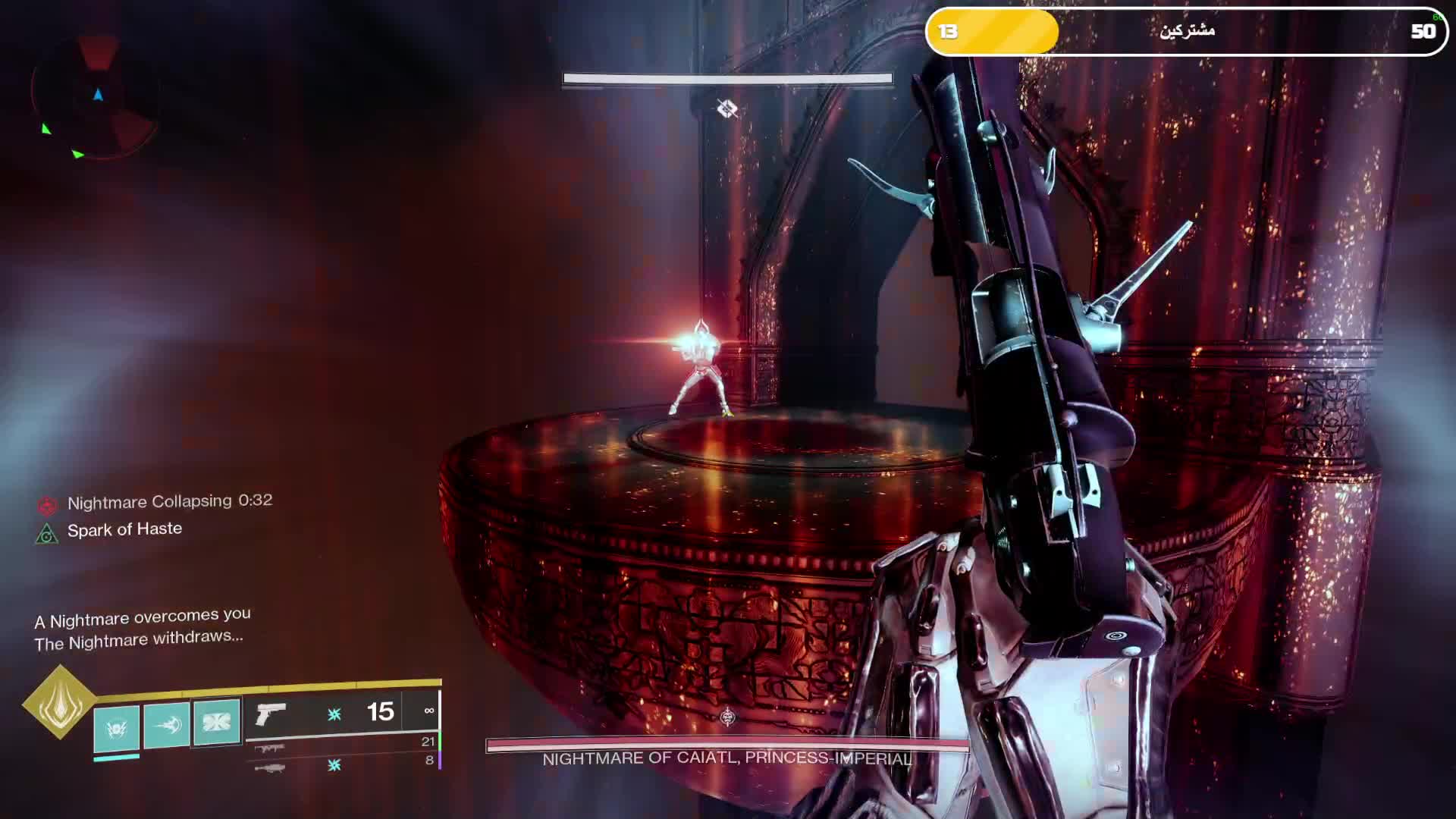The height and width of the screenshot is (819, 1456).
Task: Switch to the stowed heavy weapon with 8 ammo
Action: pos(269,768)
